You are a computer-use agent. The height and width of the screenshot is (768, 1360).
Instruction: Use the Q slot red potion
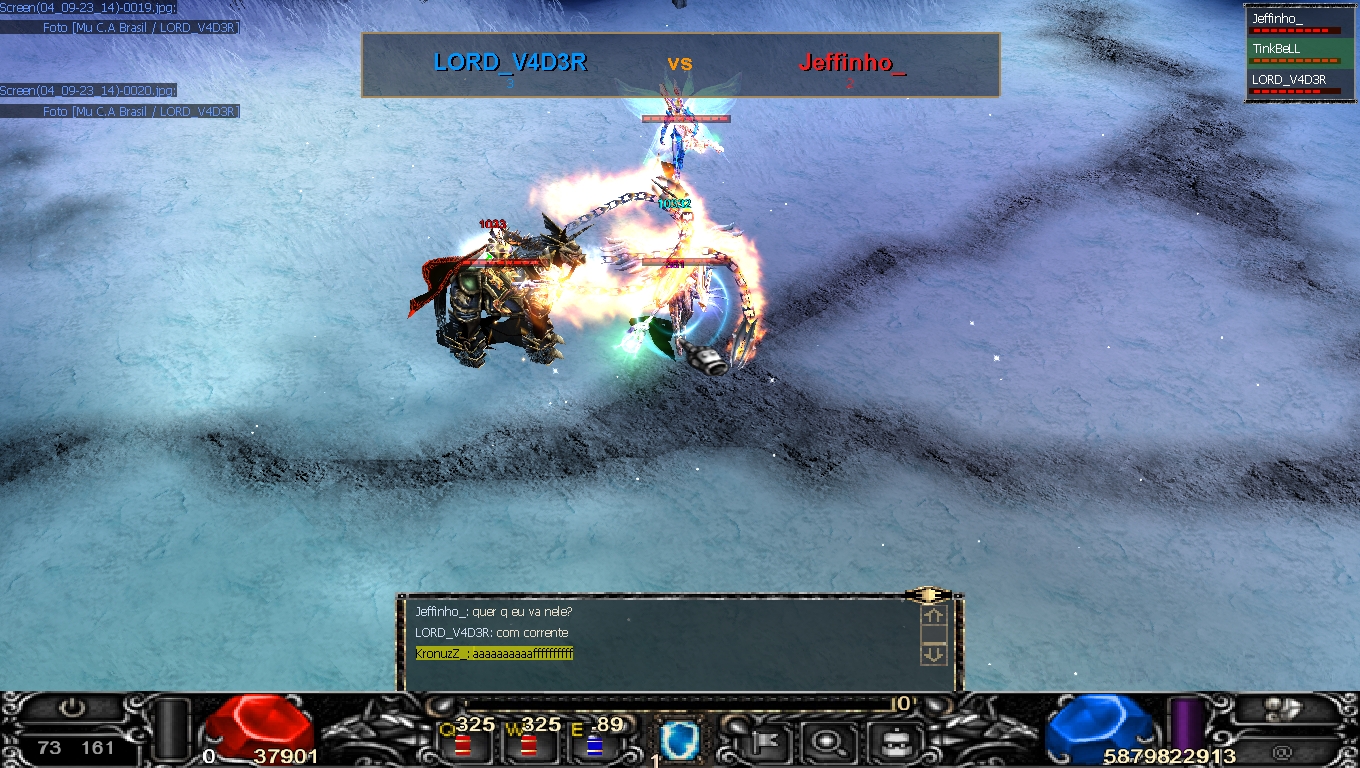463,745
